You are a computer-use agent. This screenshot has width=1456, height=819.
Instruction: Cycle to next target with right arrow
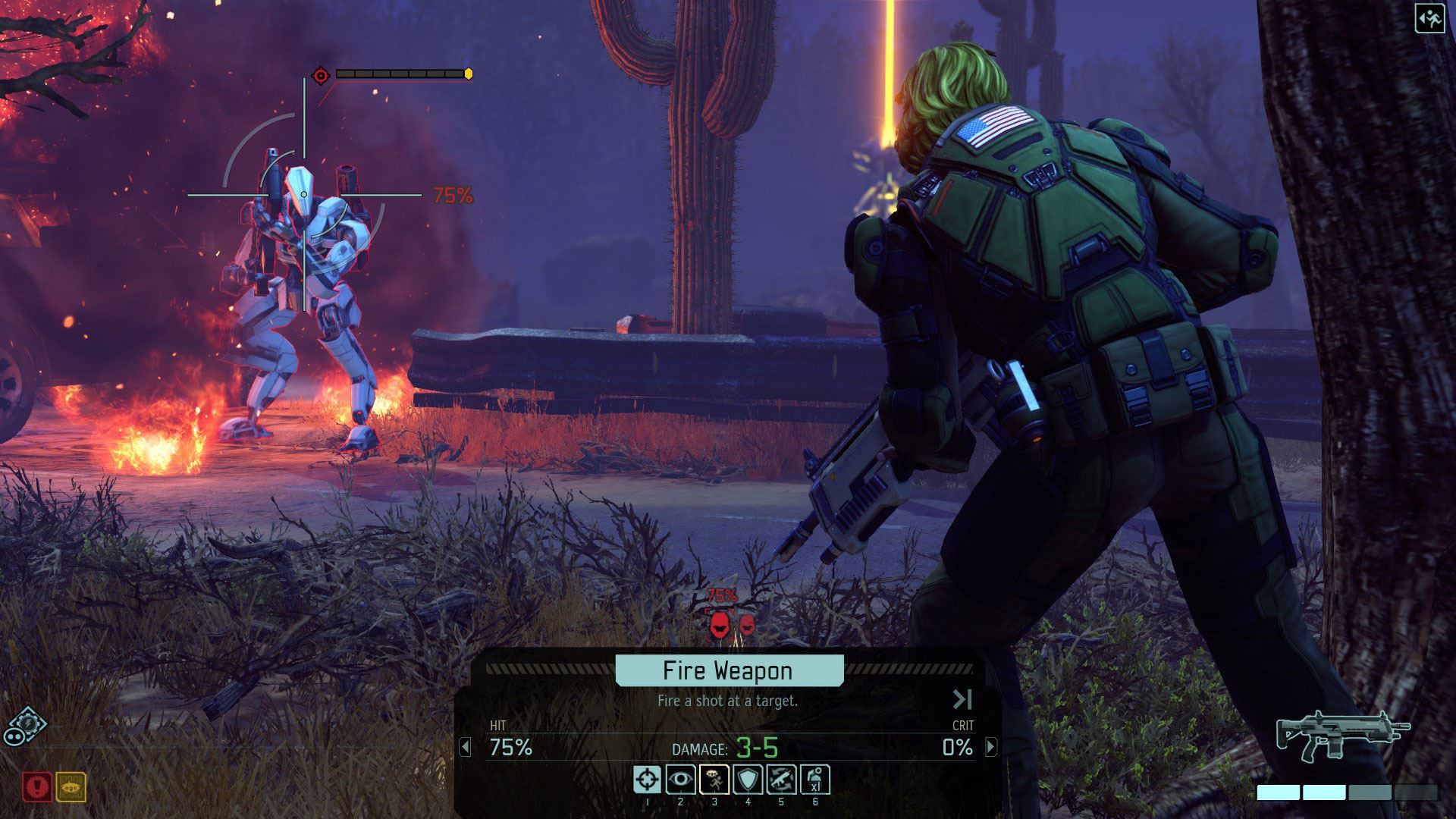click(x=990, y=747)
